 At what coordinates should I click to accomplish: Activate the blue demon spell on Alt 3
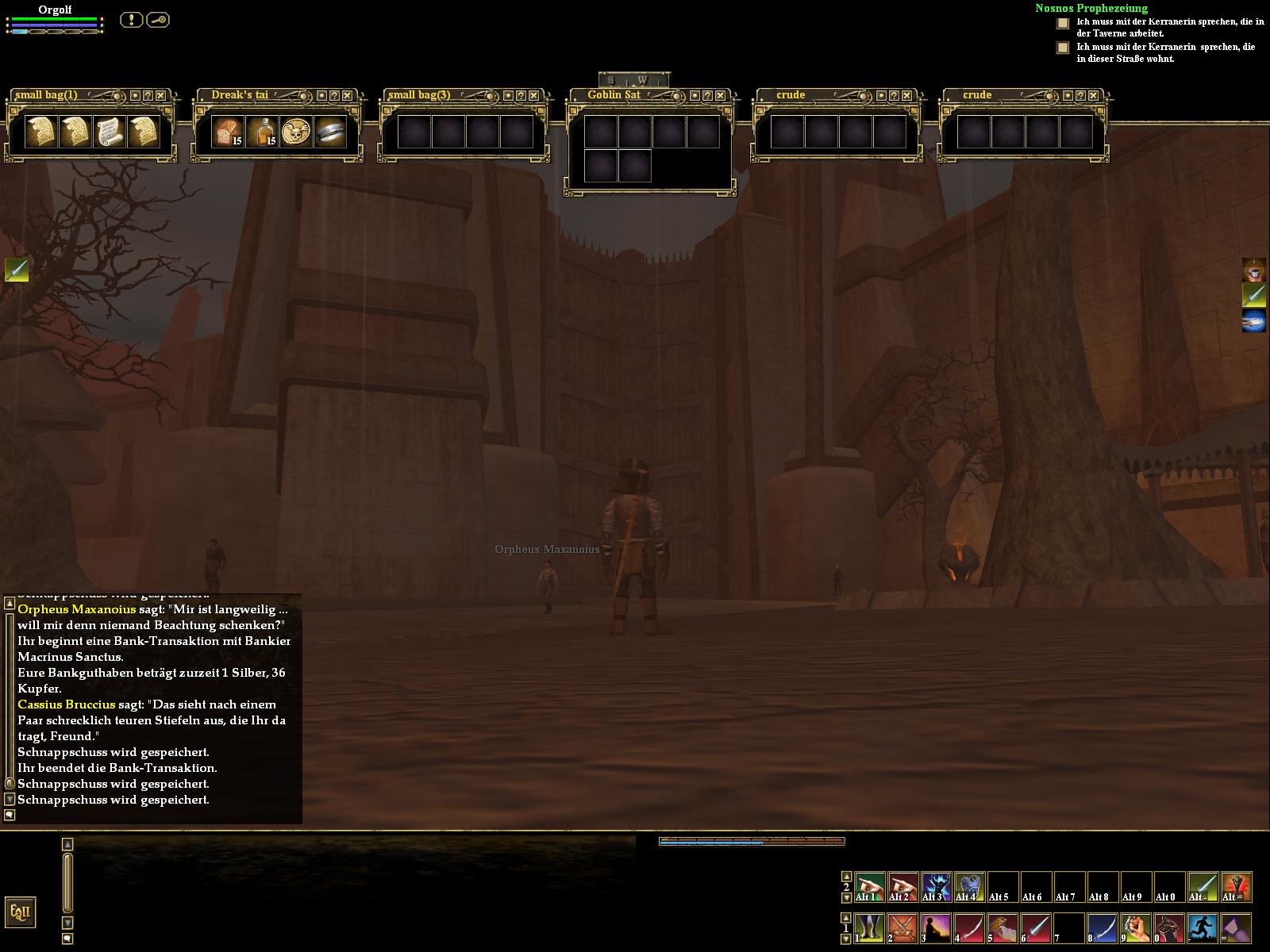click(x=936, y=887)
